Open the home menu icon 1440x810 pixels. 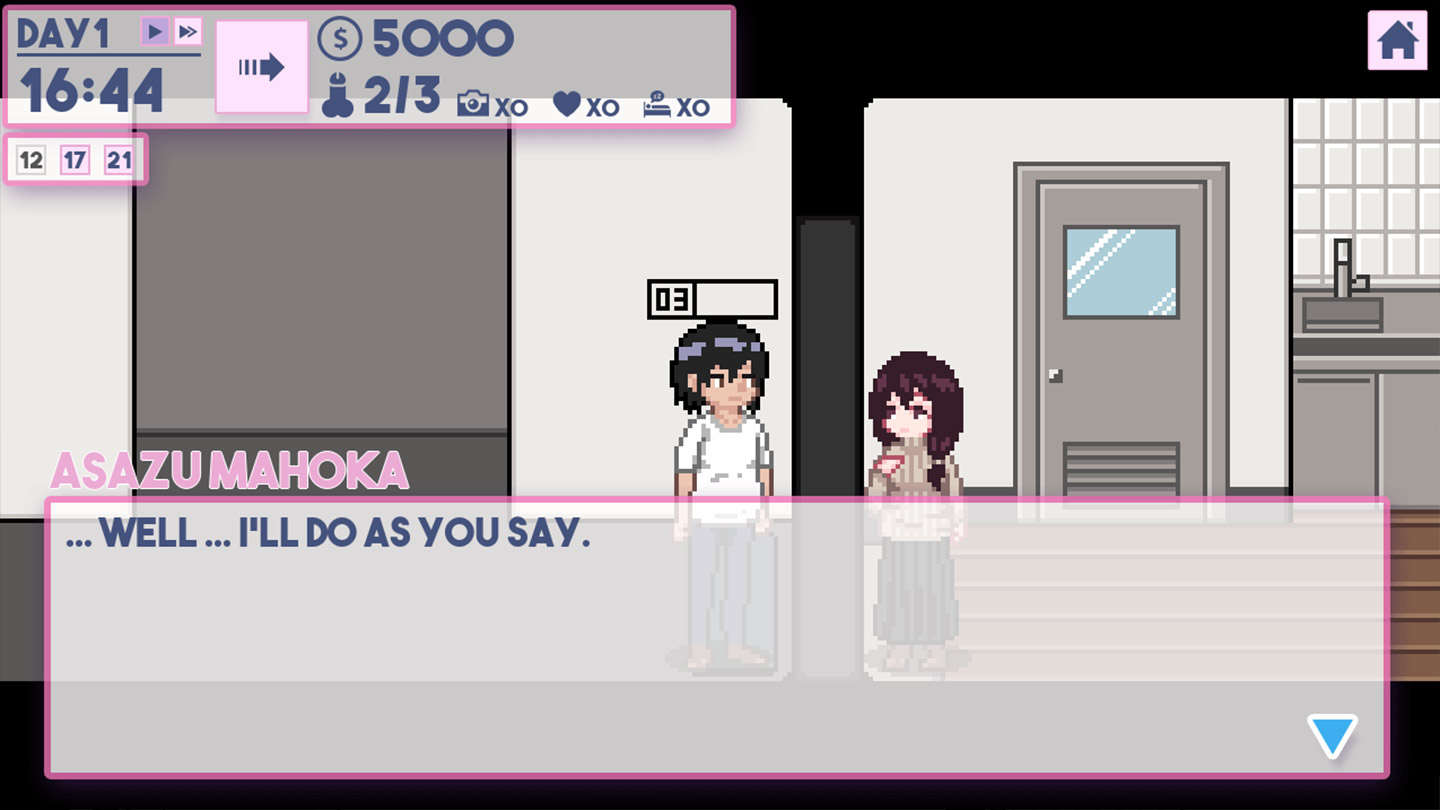pos(1396,41)
